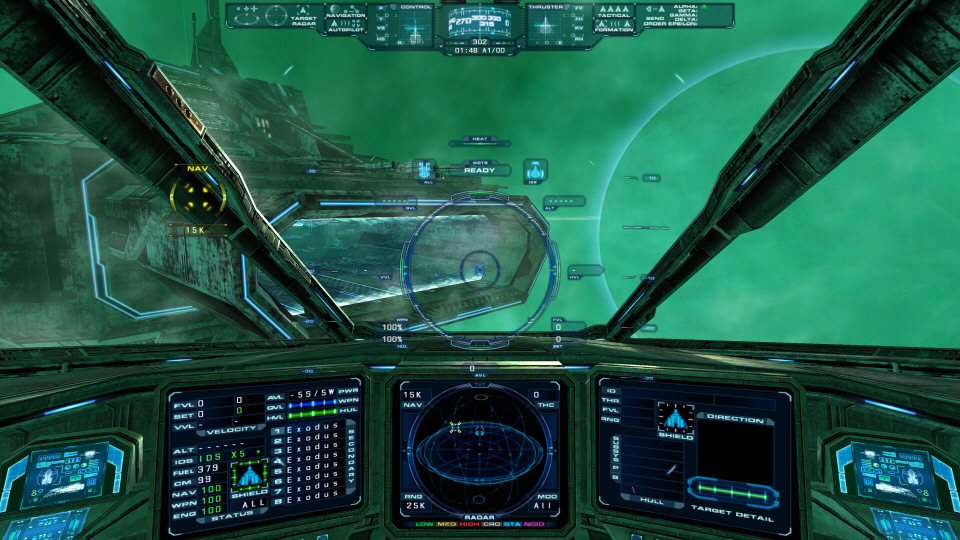This screenshot has width=960, height=540.
Task: Change the radar RNG 25K setting
Action: click(414, 503)
